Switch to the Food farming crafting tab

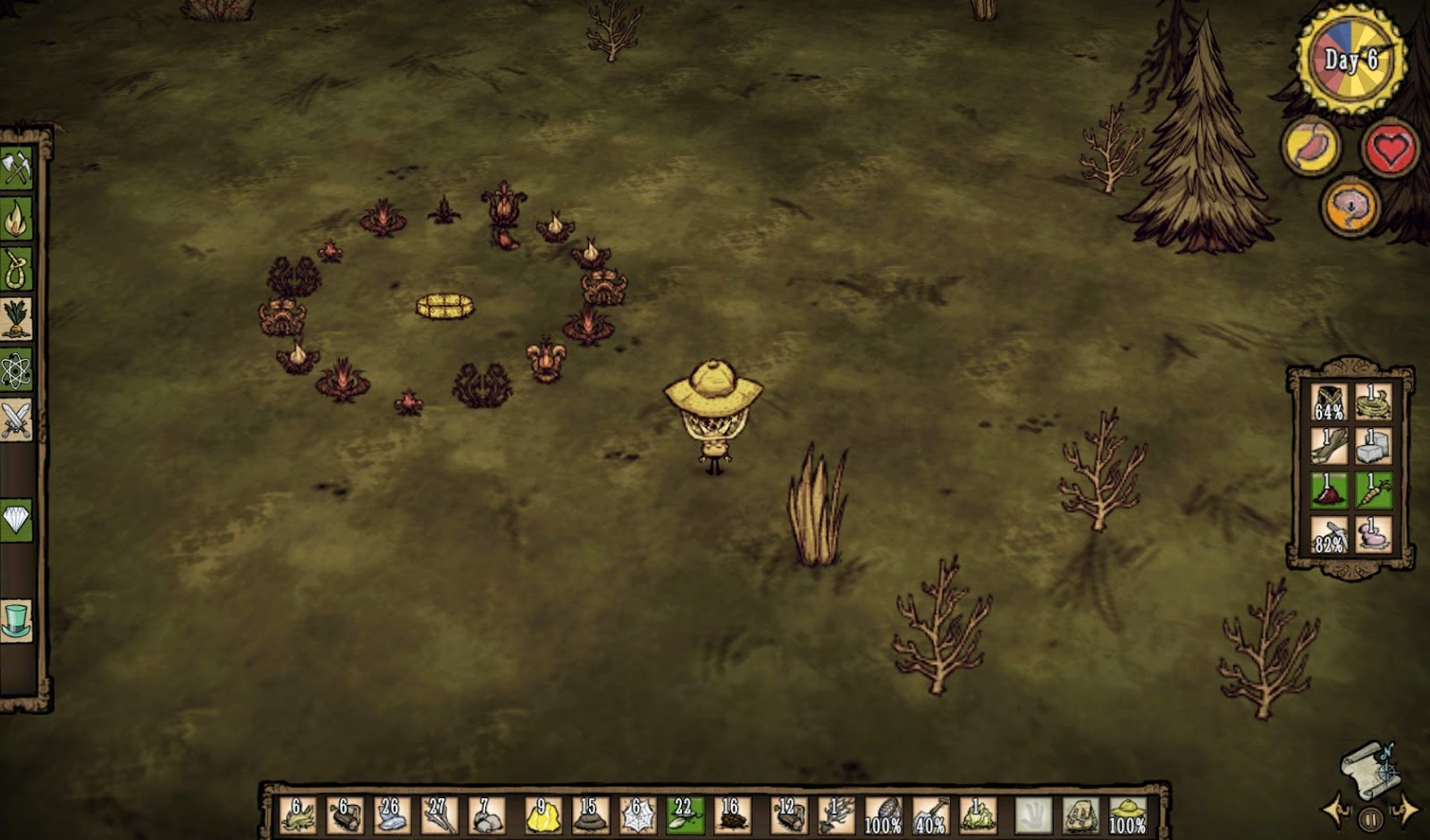coord(16,319)
